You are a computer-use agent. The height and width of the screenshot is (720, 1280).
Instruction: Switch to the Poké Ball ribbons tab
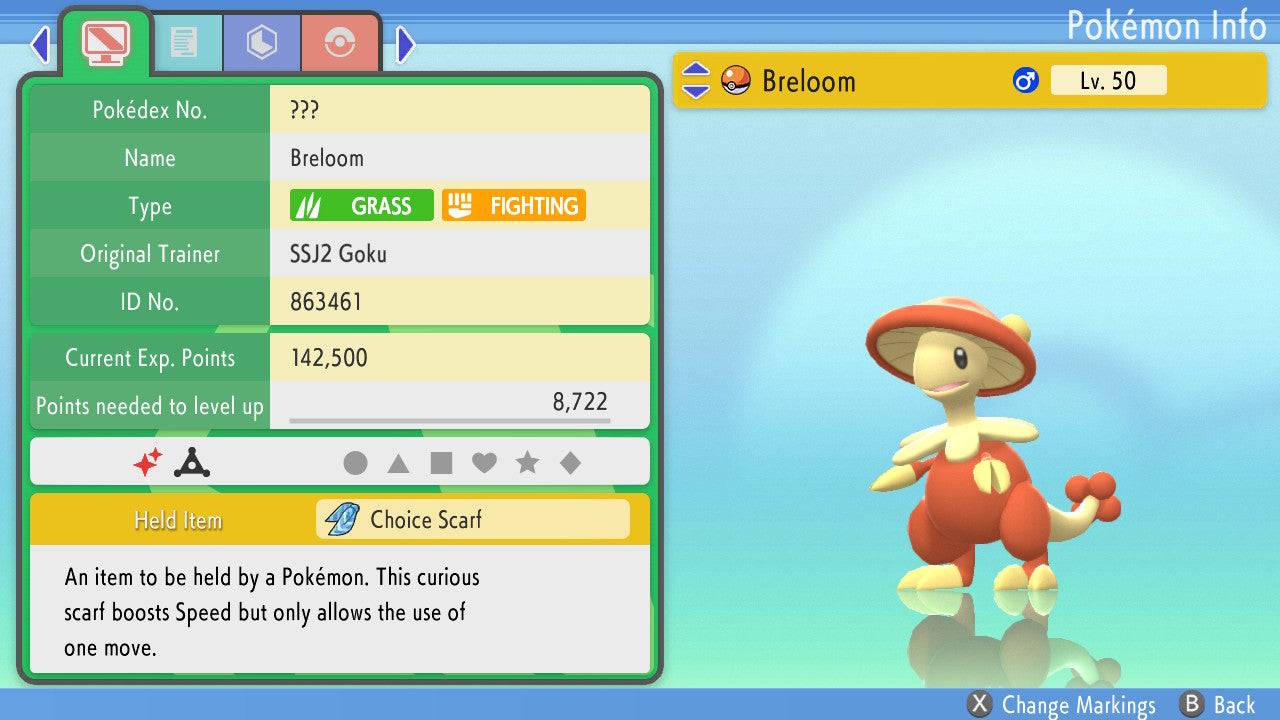[x=340, y=42]
